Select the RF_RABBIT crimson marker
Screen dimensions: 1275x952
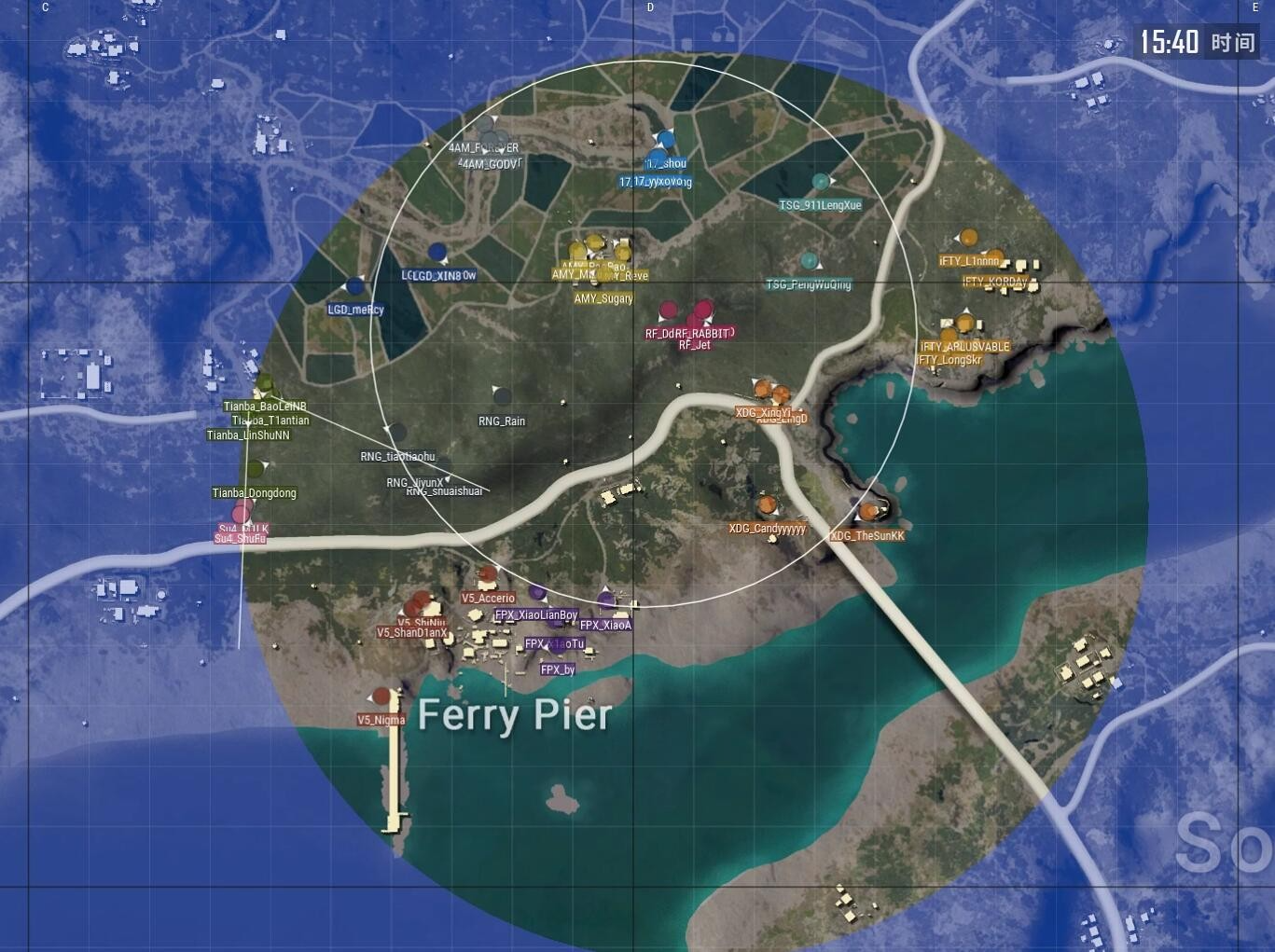pos(703,308)
